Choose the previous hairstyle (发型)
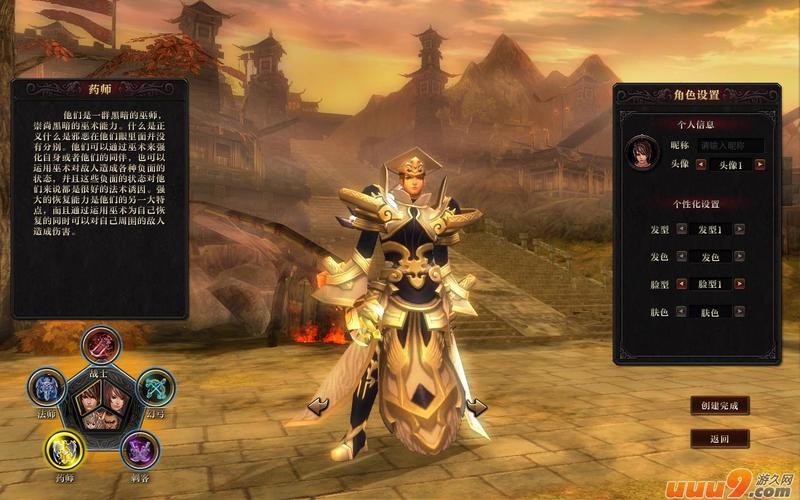 682,229
